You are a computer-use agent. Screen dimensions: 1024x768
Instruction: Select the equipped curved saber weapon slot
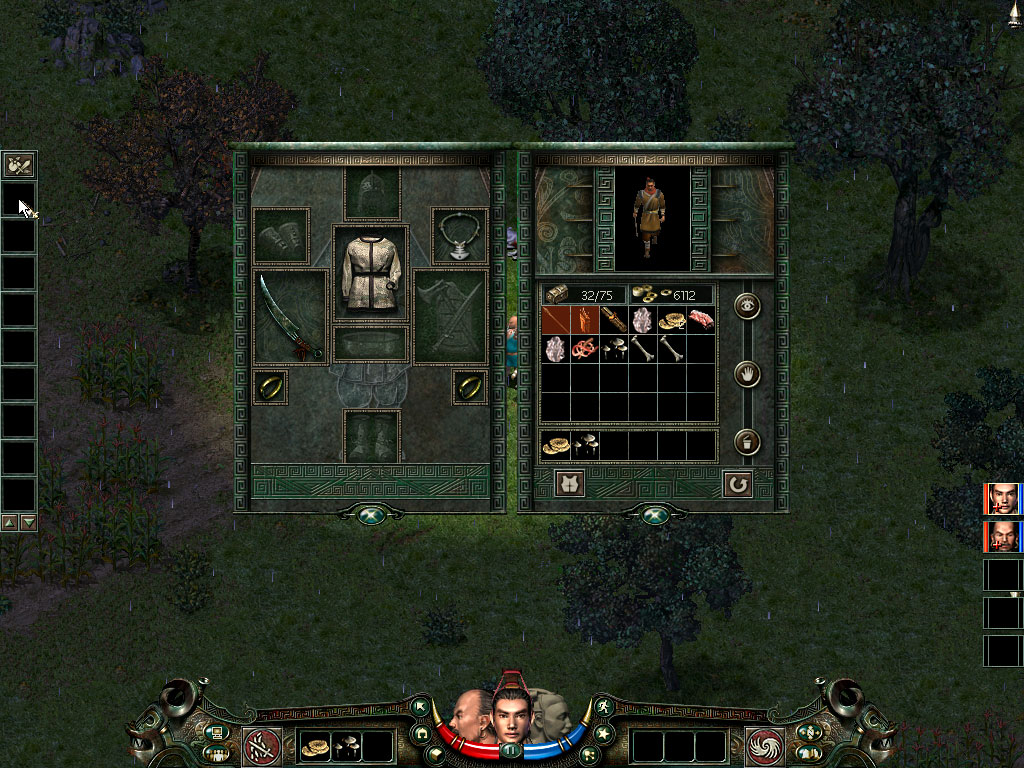[291, 316]
